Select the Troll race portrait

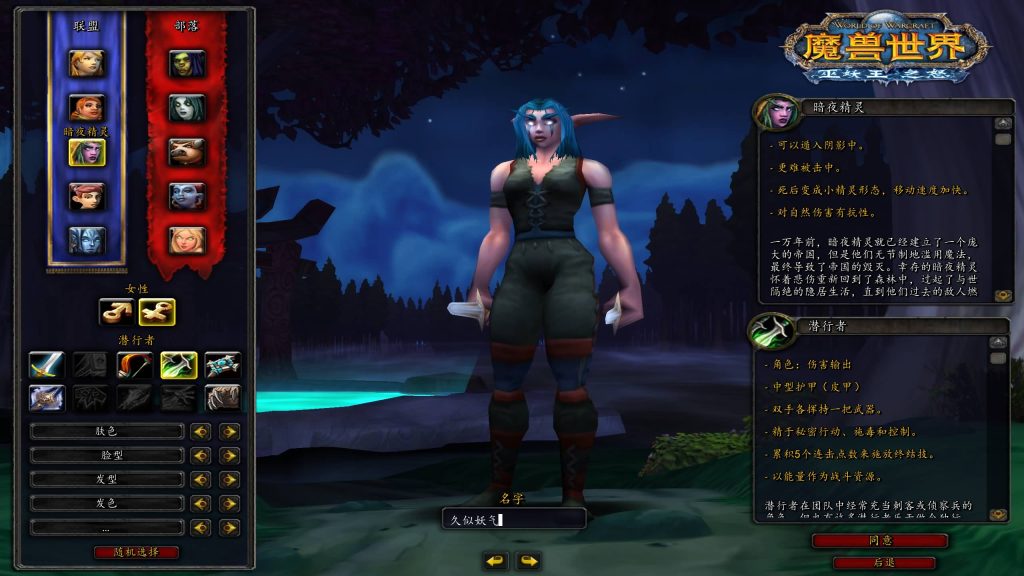(187, 196)
